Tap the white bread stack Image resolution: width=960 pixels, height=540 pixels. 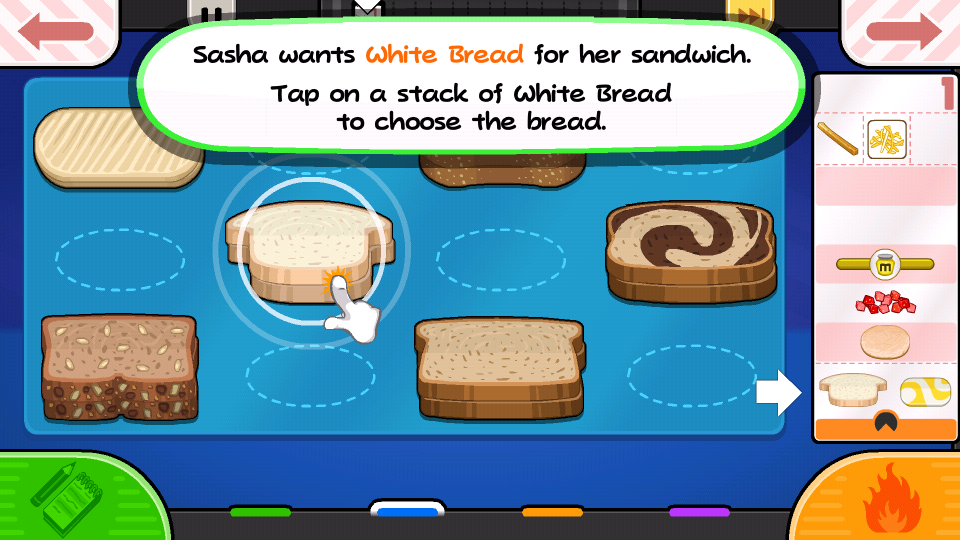tap(309, 250)
